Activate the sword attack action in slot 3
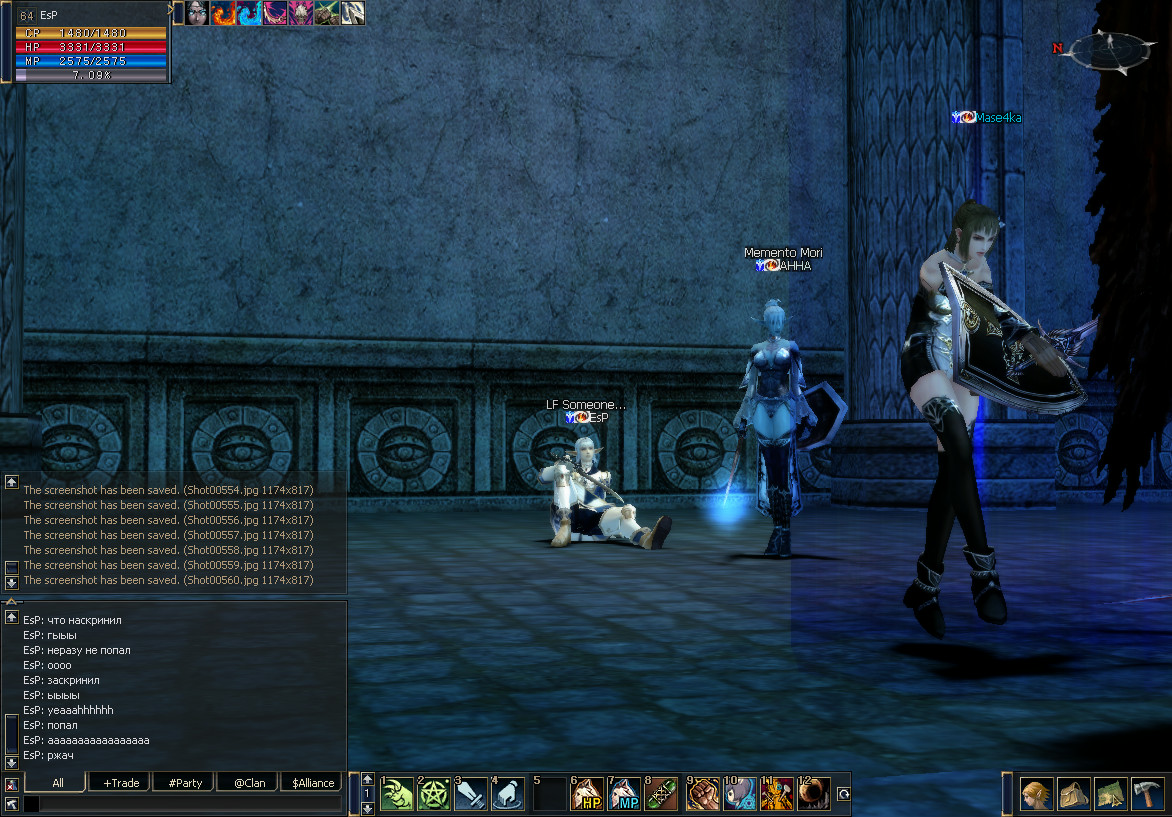 coord(472,795)
